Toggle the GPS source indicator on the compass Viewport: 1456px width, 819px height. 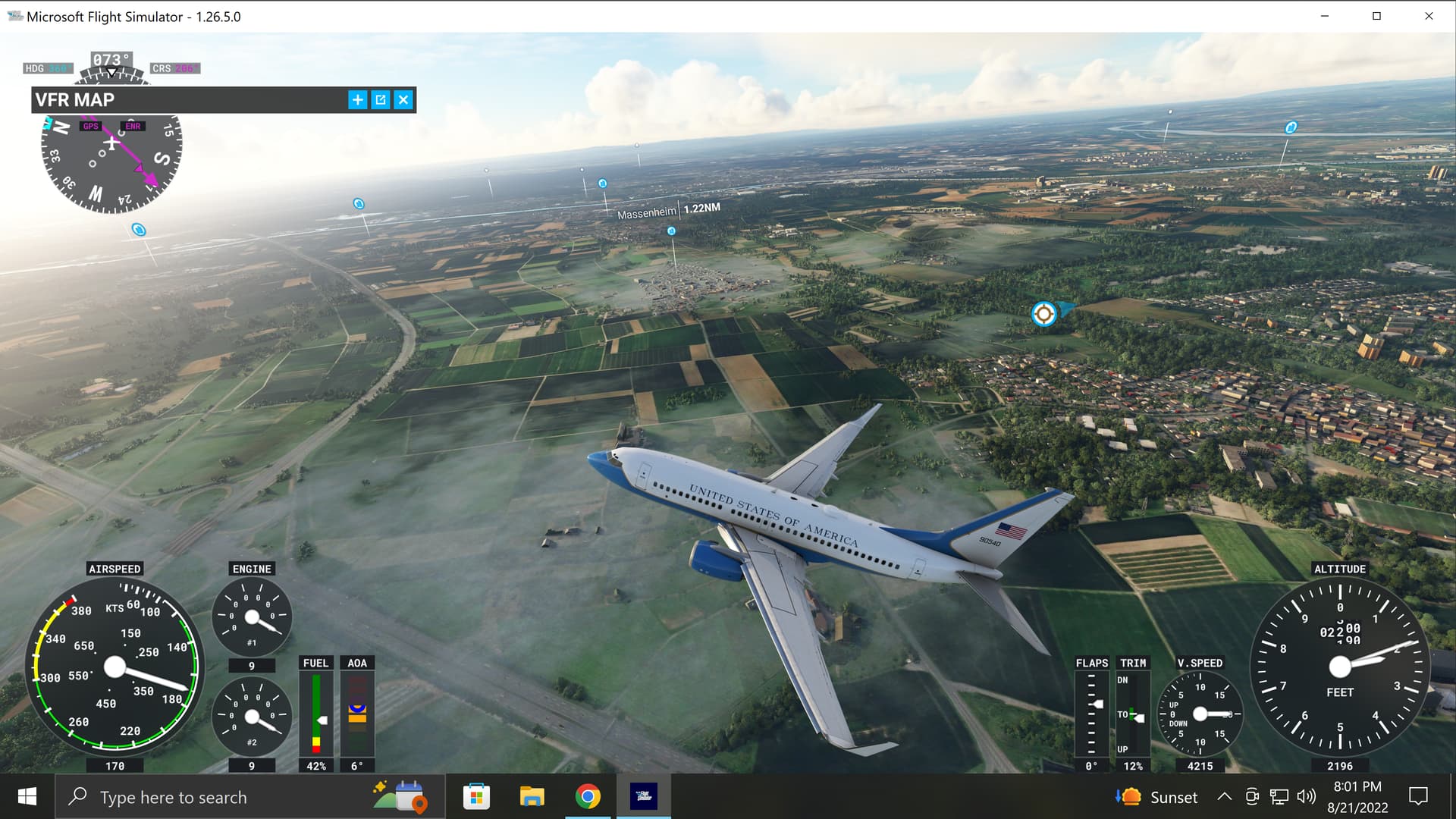click(91, 126)
